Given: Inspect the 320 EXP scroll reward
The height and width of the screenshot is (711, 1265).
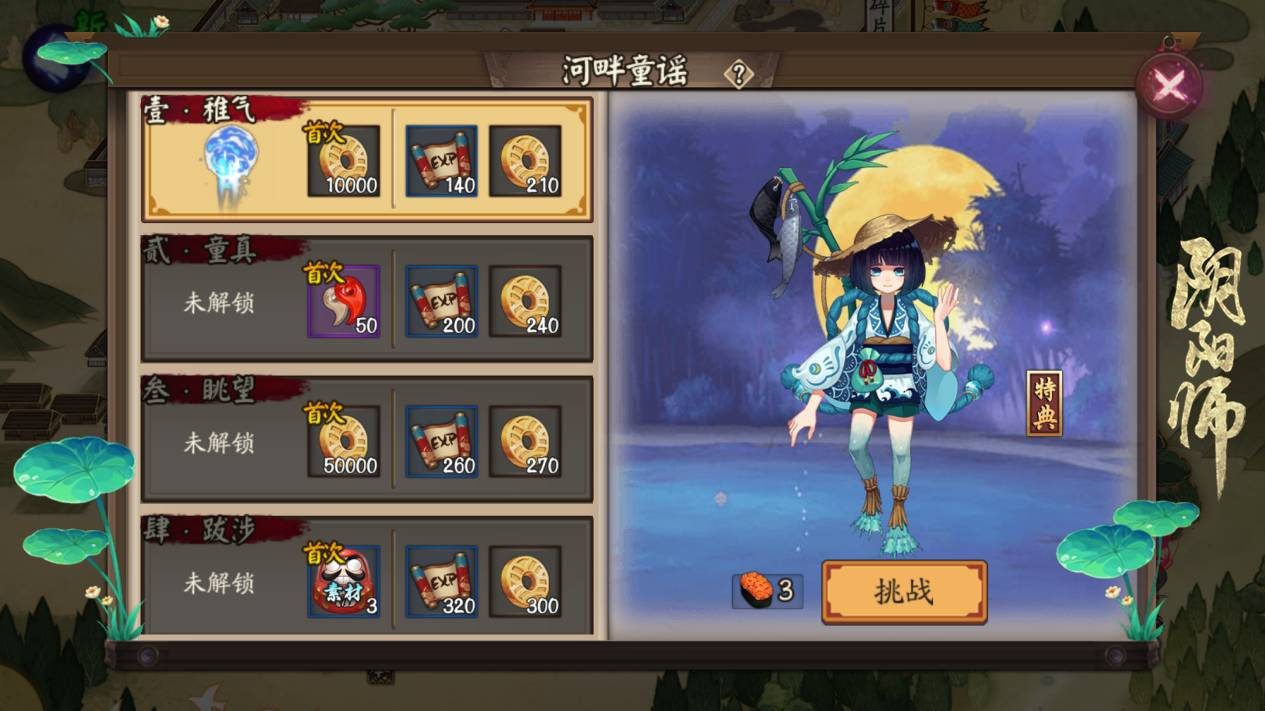Looking at the screenshot, I should tap(442, 581).
